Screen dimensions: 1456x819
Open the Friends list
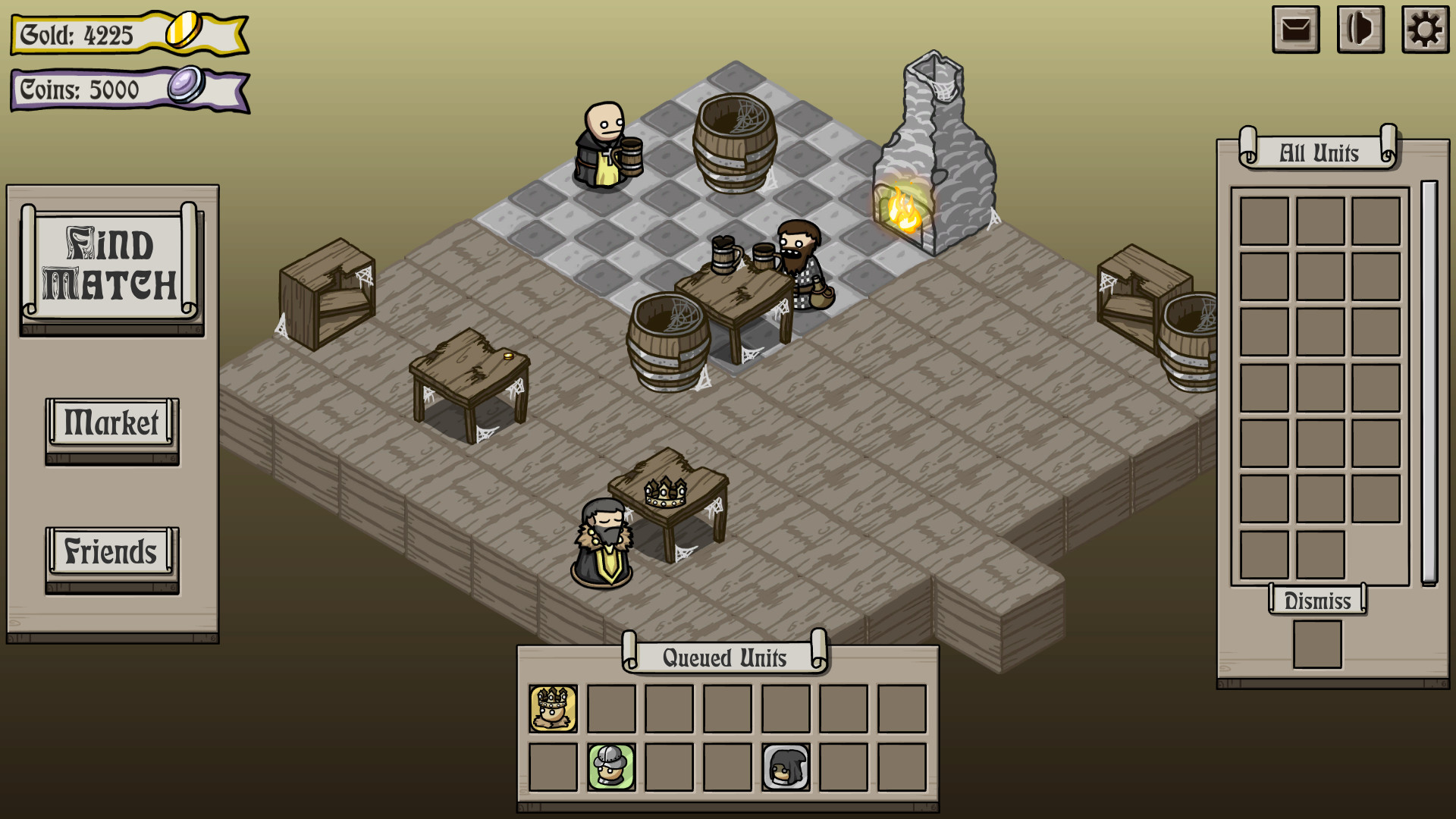pos(111,552)
